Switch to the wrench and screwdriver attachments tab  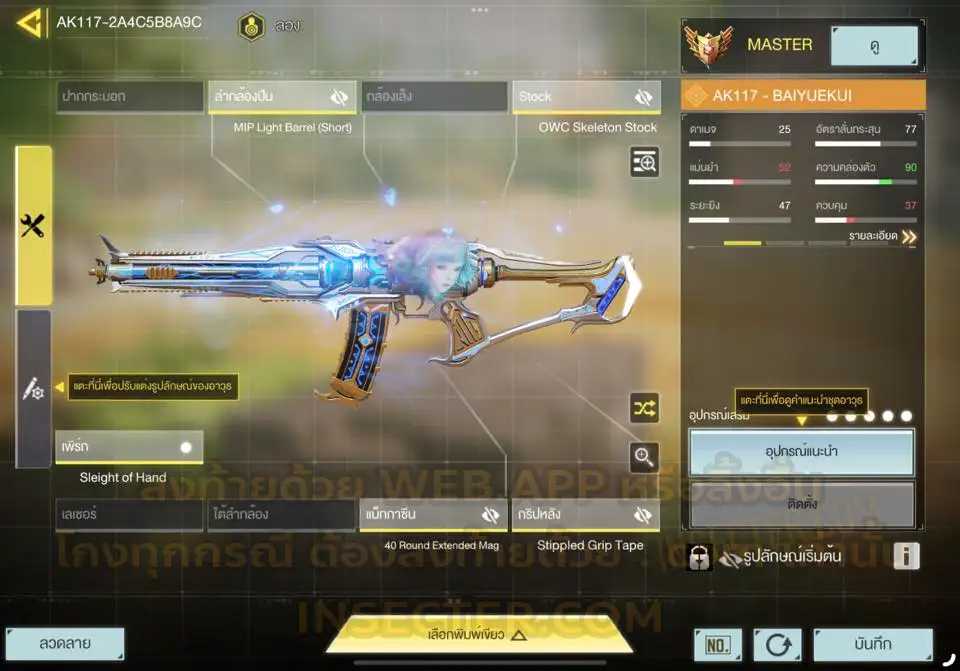coord(33,226)
